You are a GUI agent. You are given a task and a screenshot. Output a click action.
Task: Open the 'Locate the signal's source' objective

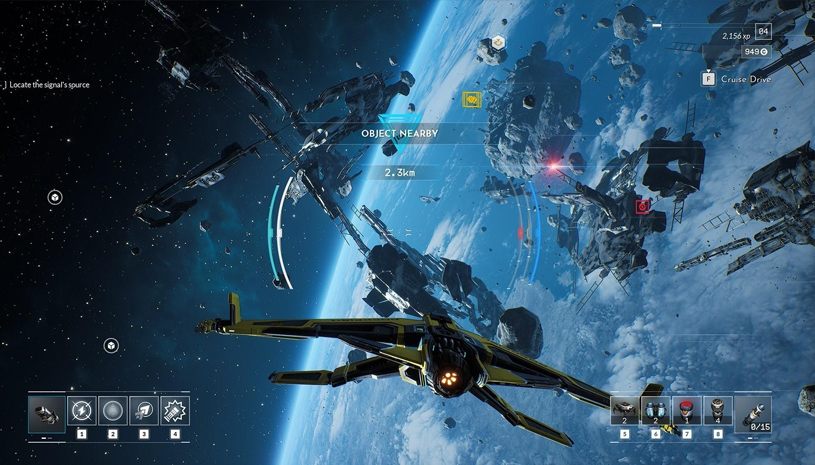(49, 85)
